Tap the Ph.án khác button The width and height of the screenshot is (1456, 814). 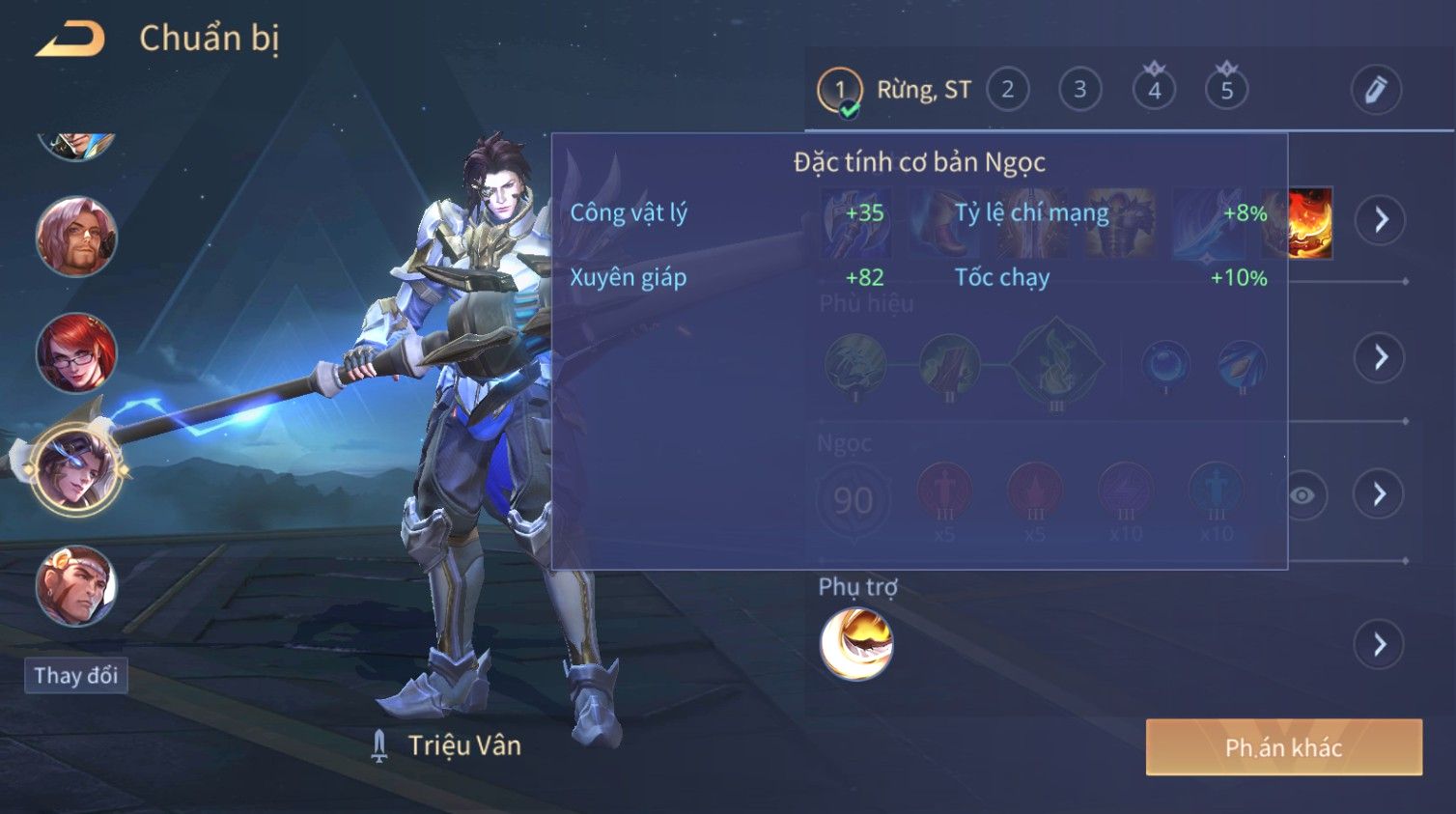coord(1283,747)
